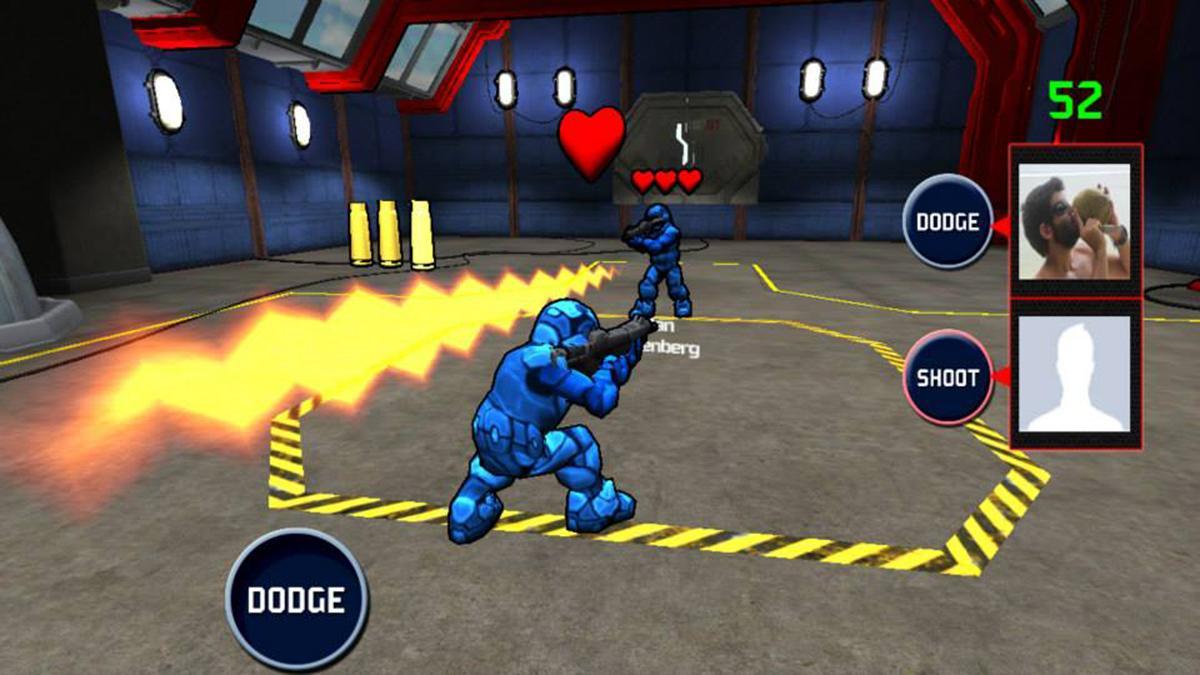
Task: Hit the SHOOT button
Action: [947, 378]
